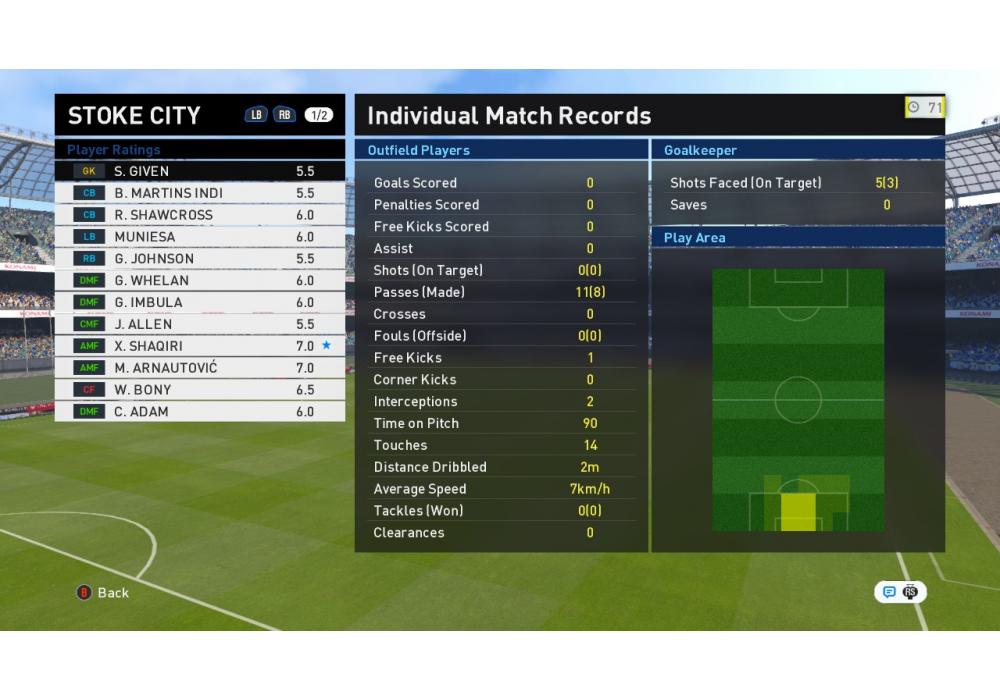The height and width of the screenshot is (700, 1000).
Task: Select W. Bony's rating row
Action: click(200, 390)
